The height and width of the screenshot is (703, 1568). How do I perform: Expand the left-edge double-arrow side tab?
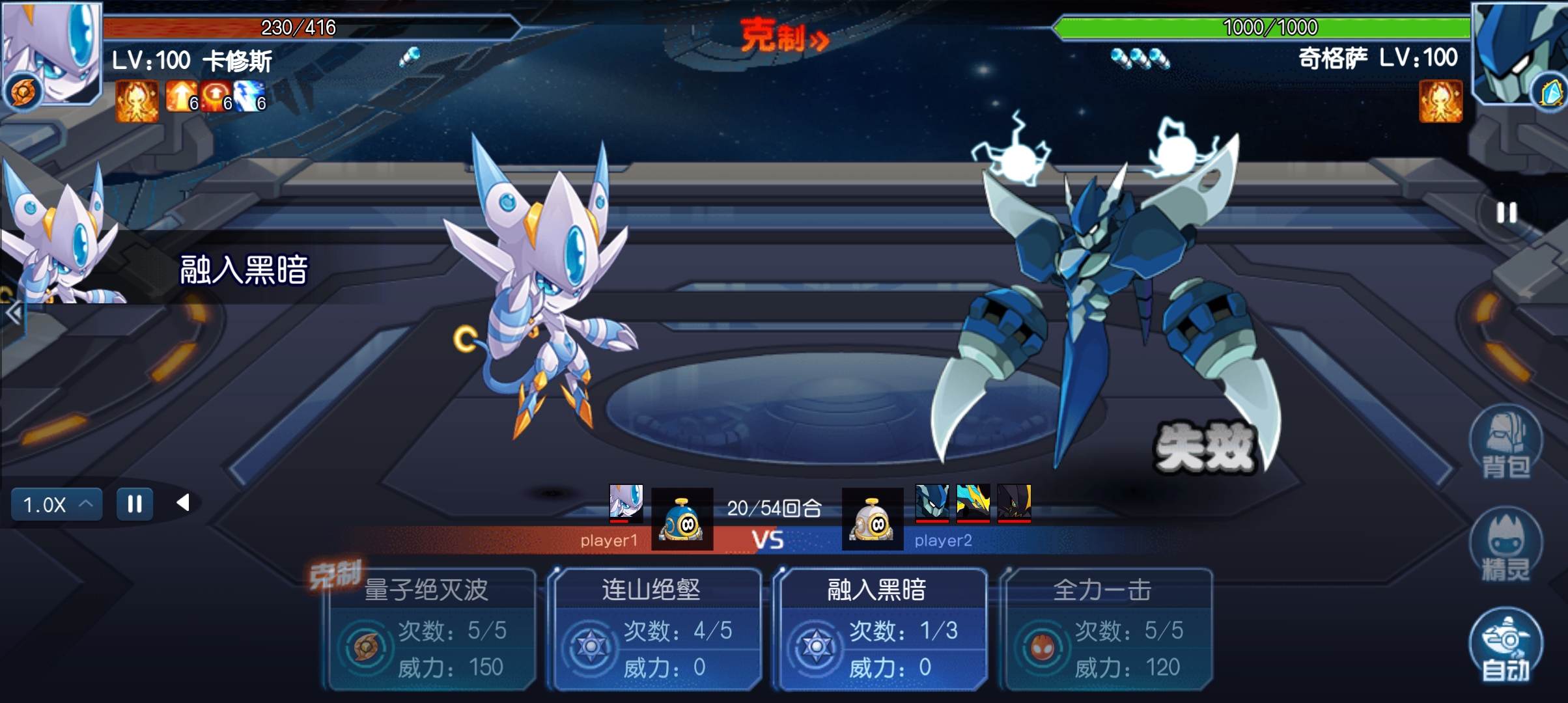click(x=13, y=314)
